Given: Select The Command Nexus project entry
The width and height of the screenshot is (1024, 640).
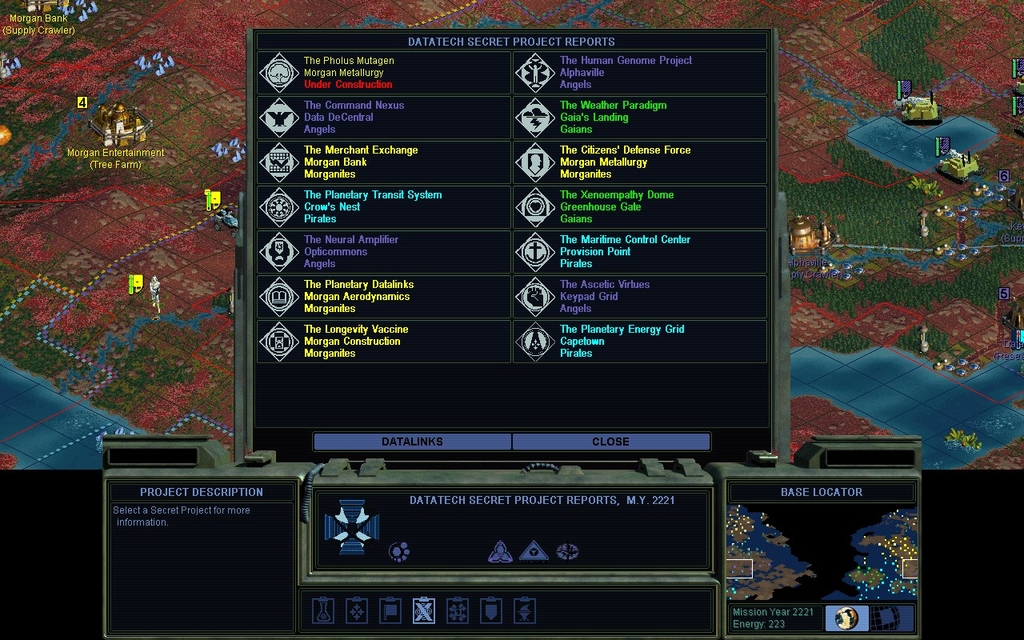Looking at the screenshot, I should (x=384, y=117).
